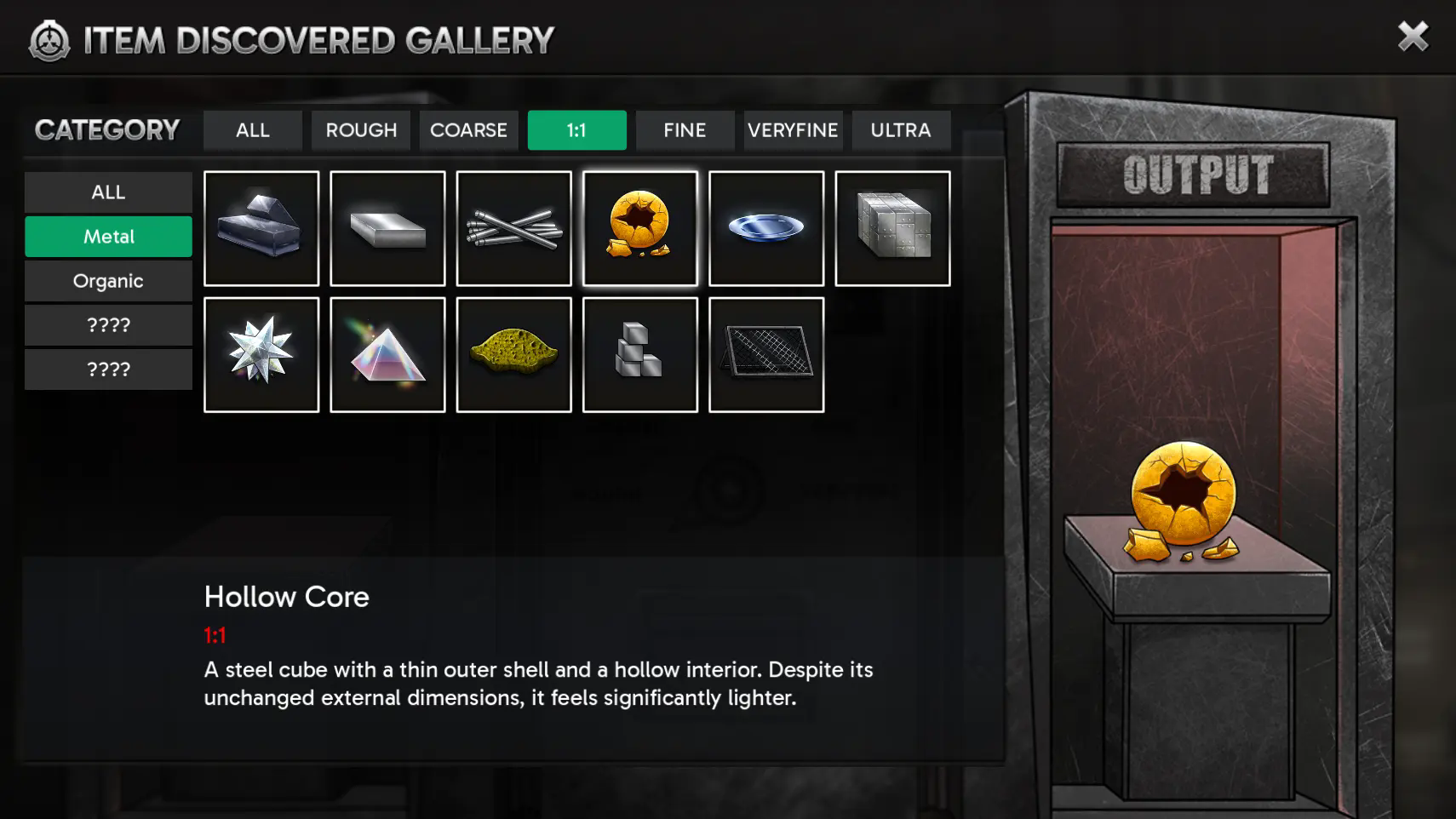Switch to the ROUGH setting tab
The image size is (1456, 819).
pos(361,130)
